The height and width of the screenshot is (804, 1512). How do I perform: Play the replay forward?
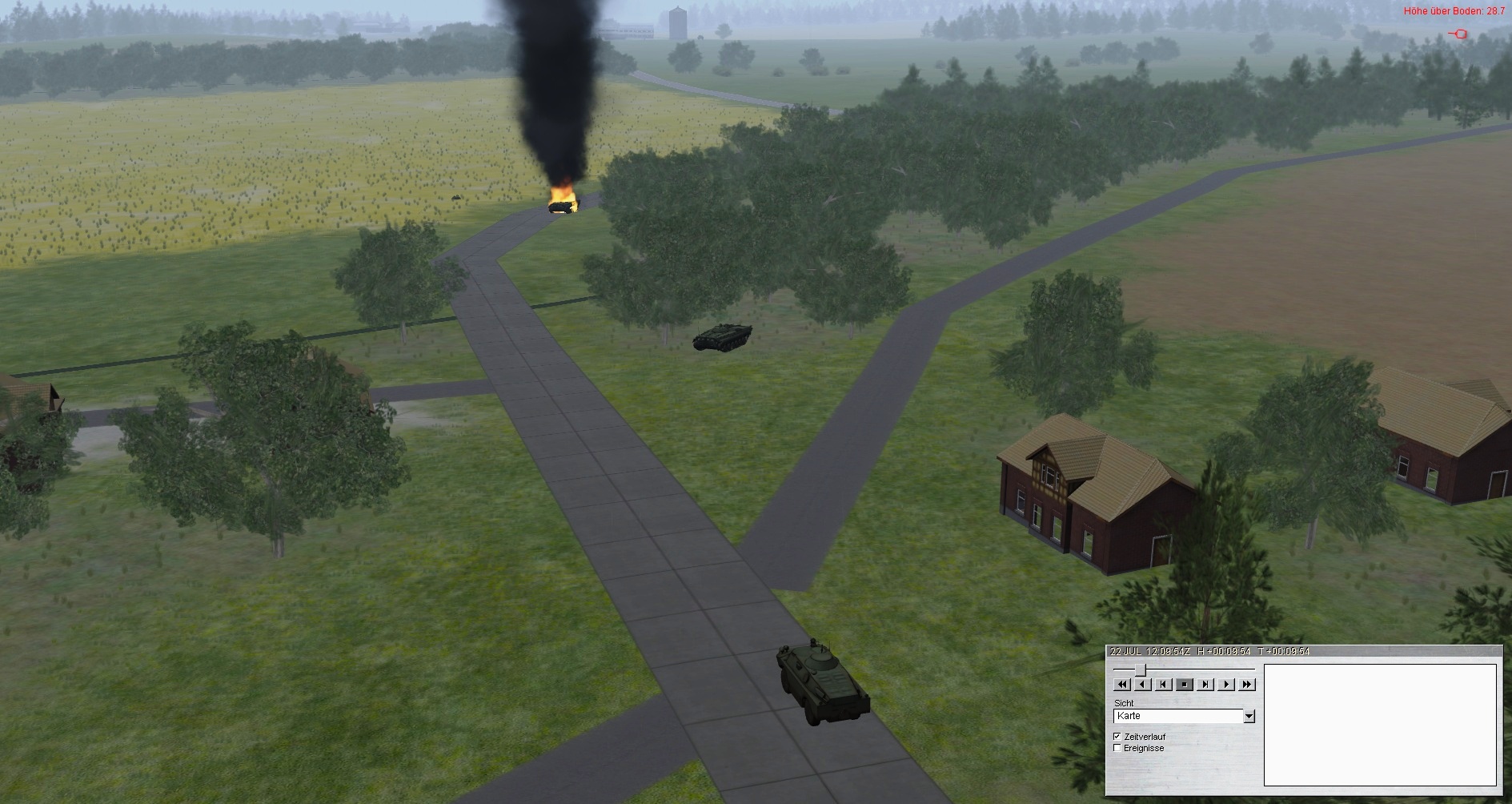coord(1226,685)
